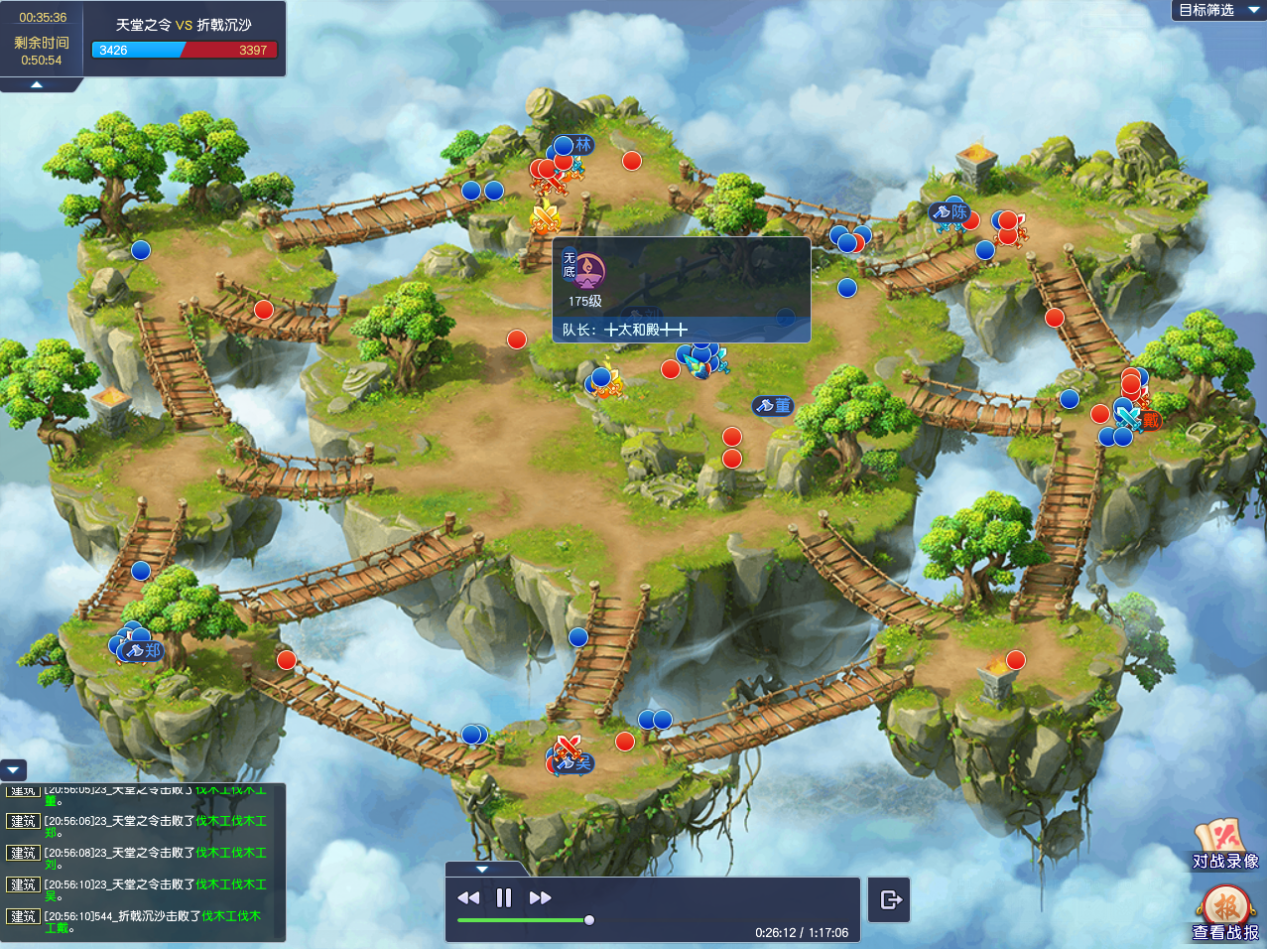1267x949 pixels.
Task: Open the 目标筛选 target filter dropdown
Action: [x=1218, y=10]
